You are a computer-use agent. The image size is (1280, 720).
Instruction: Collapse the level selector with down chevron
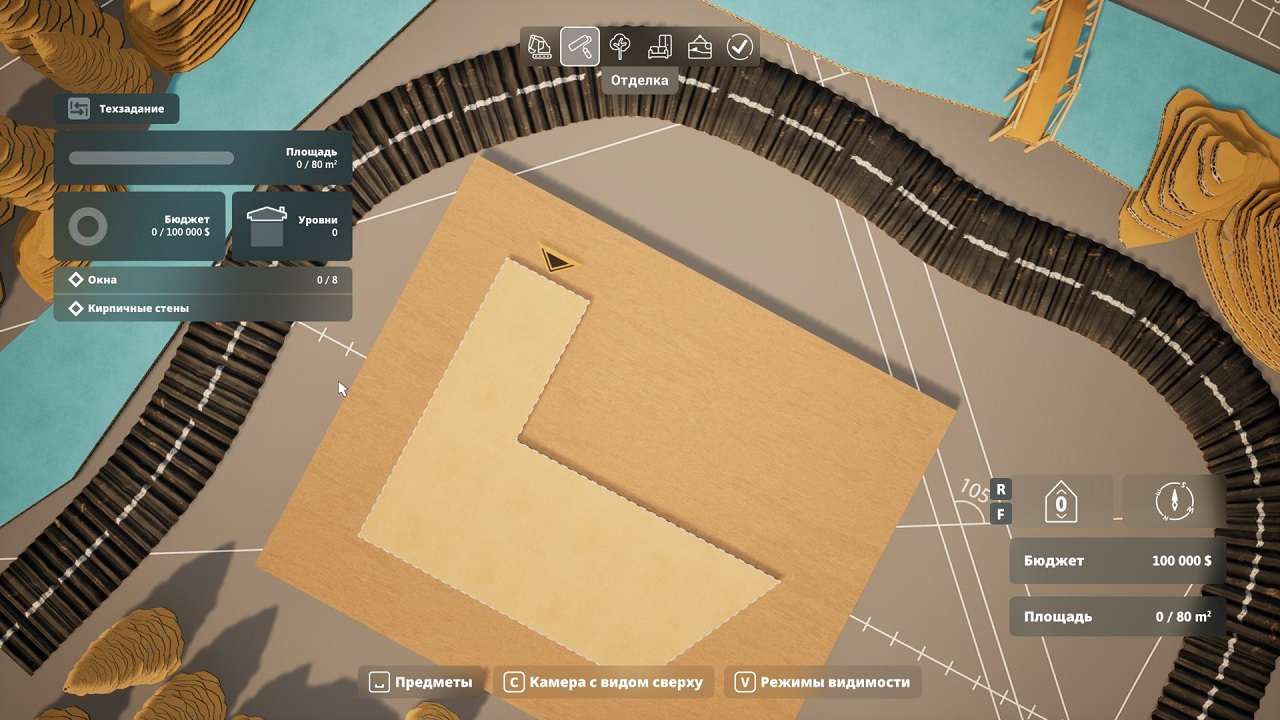pyautogui.click(x=1060, y=516)
